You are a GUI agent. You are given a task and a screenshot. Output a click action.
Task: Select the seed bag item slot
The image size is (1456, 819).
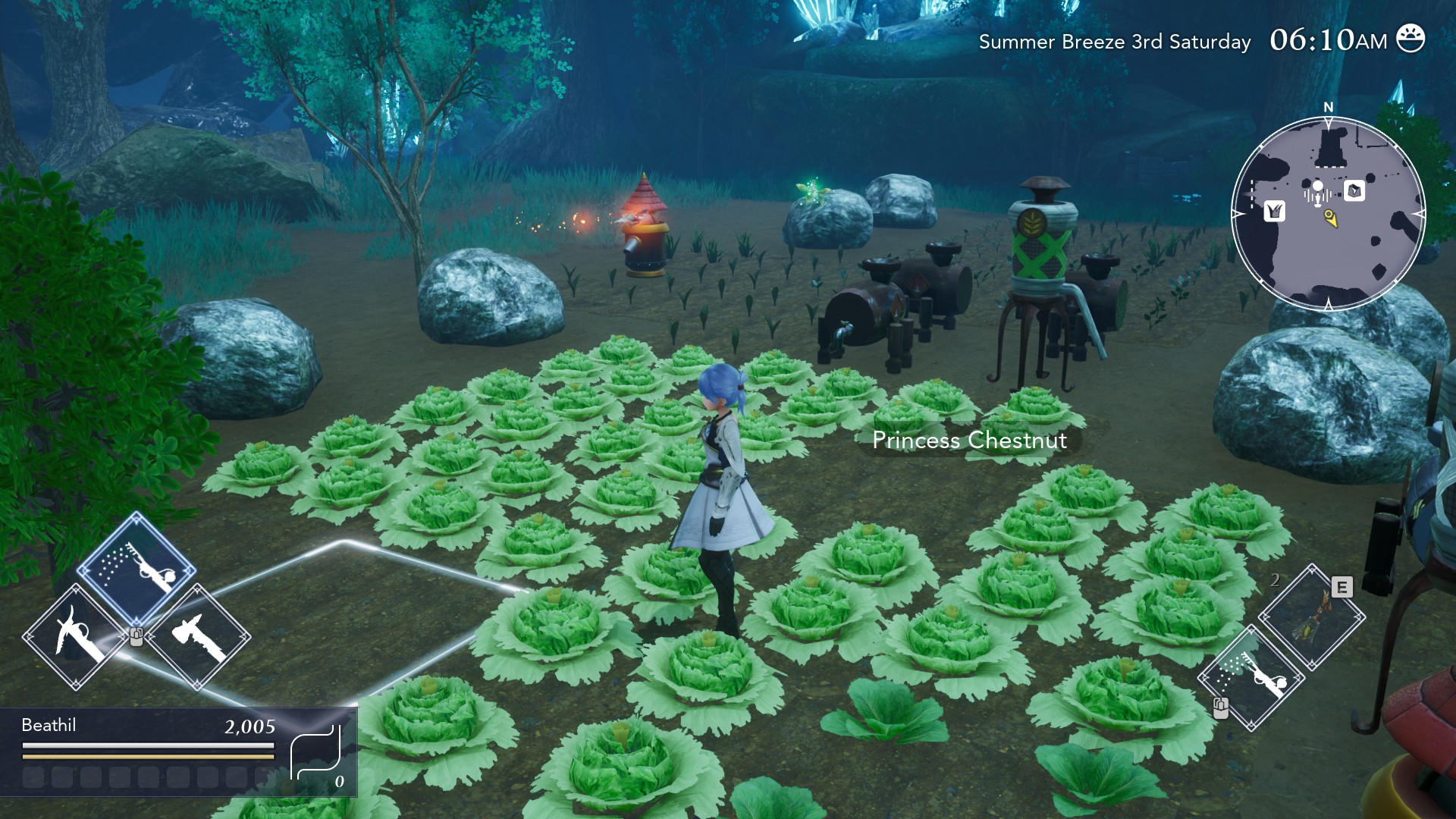[x=1311, y=617]
